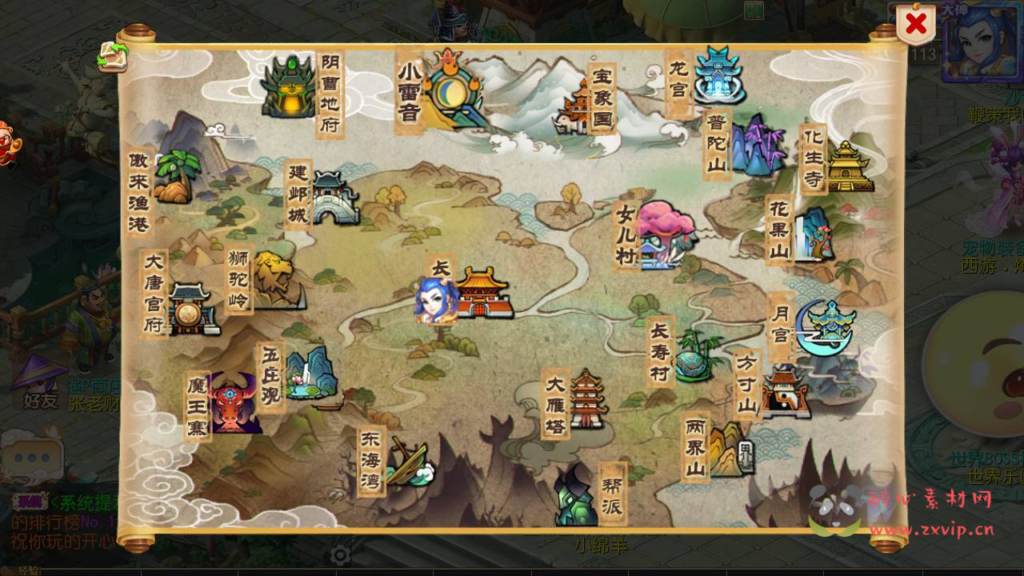This screenshot has width=1024, height=576.
Task: Travel to 阴曹地府 on the map
Action: (x=288, y=88)
